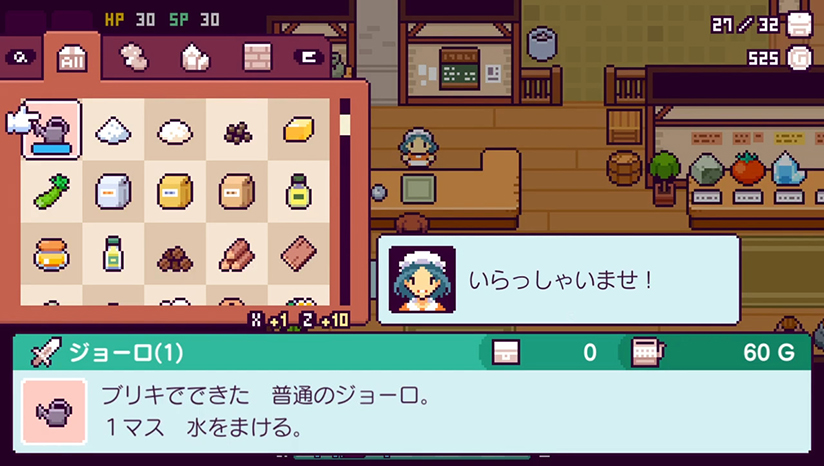
Task: Choose the small green-capped bottle
Action: click(113, 254)
